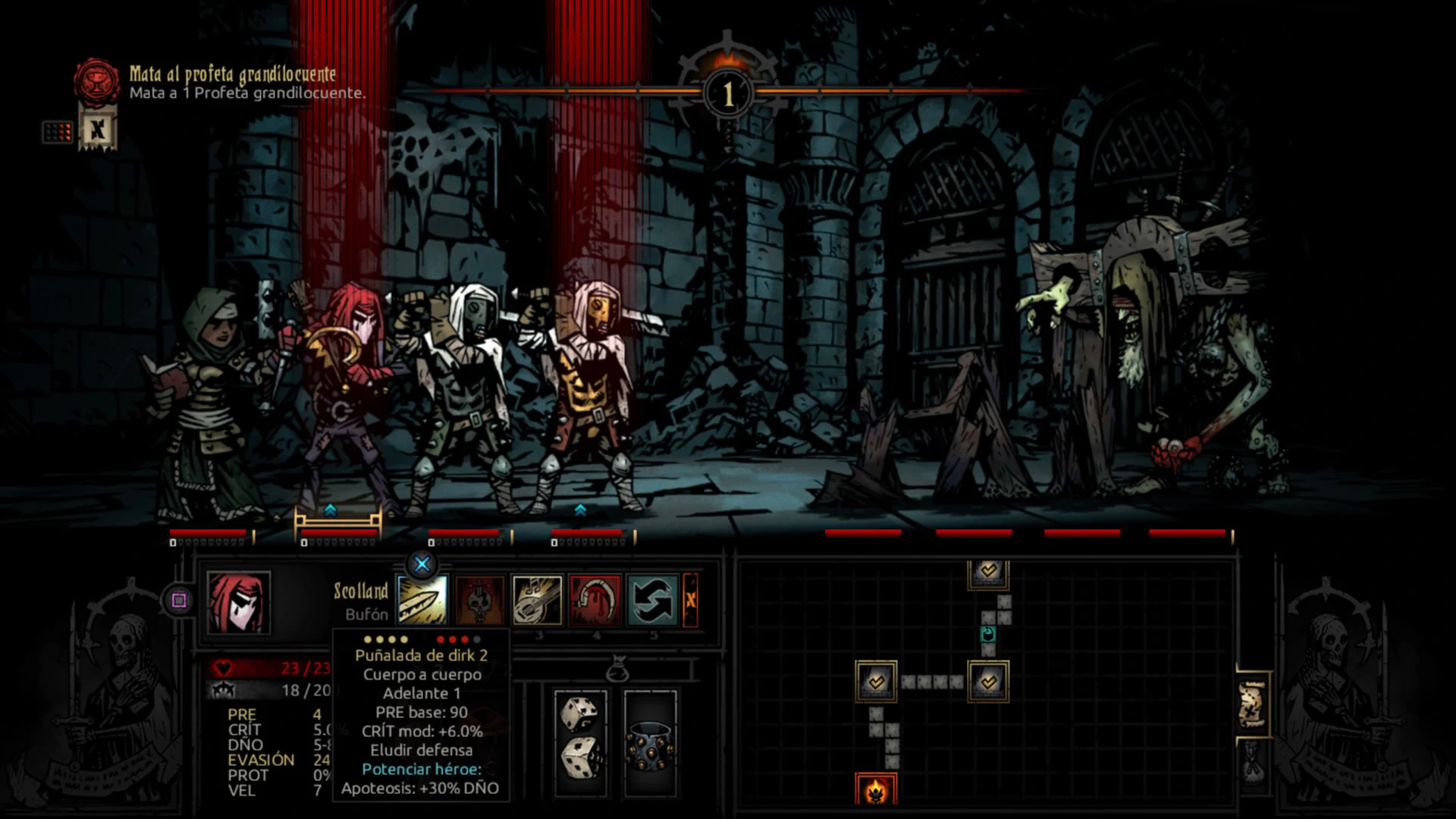This screenshot has height=819, width=1456.
Task: Click the round torch light meter
Action: (x=727, y=93)
